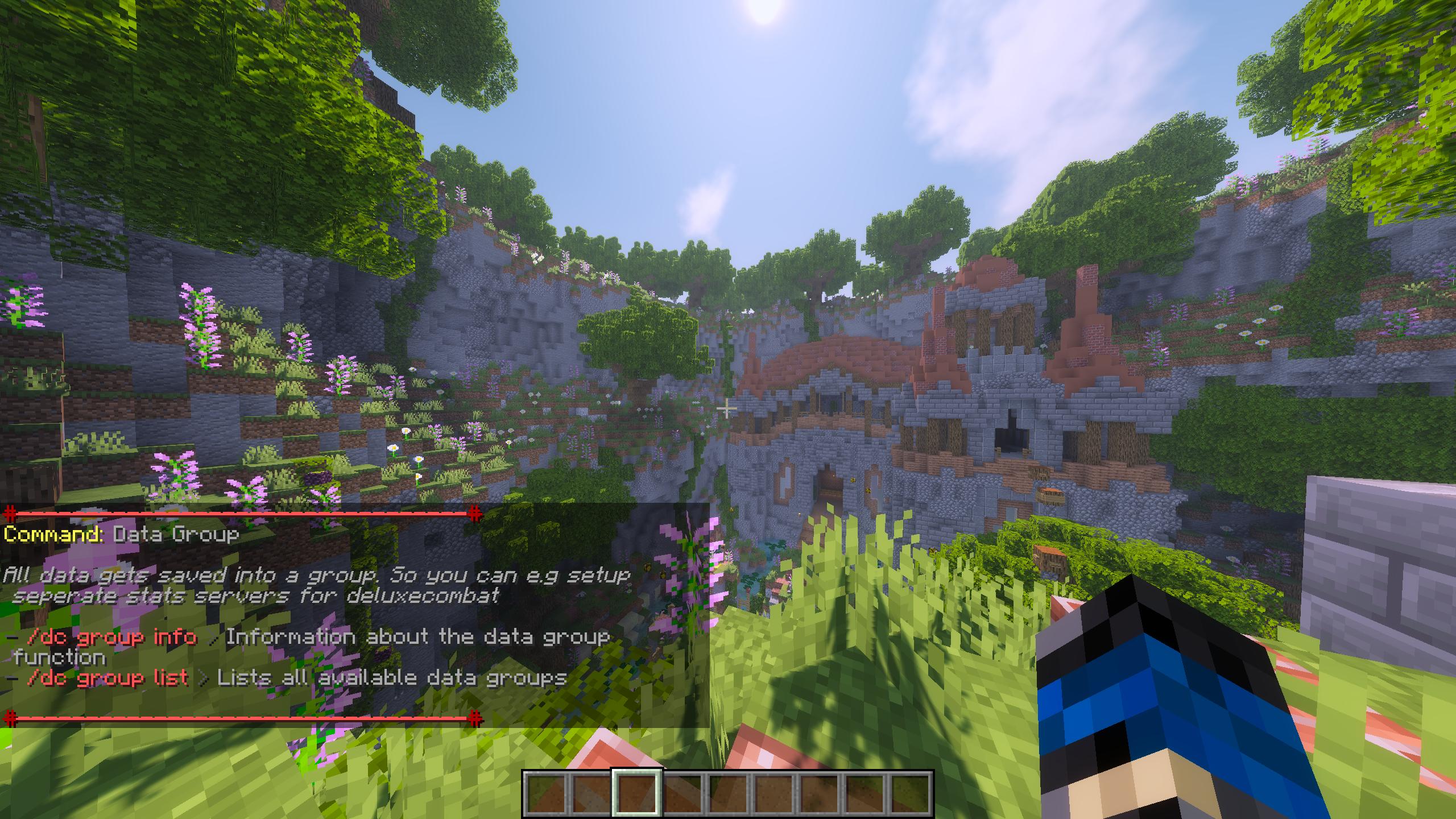
Task: Click the /dc group list chat command
Action: (107, 678)
